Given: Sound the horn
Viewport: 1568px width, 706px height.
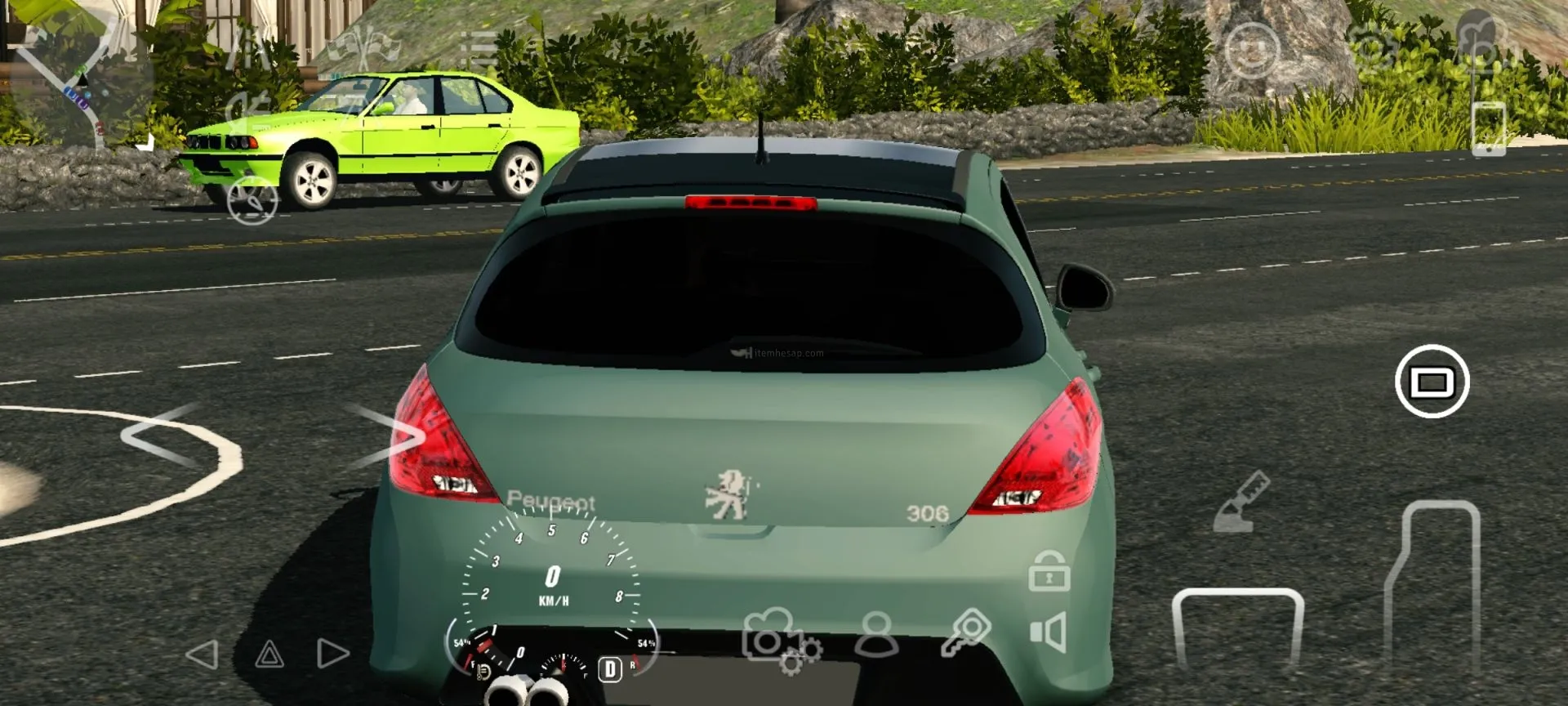Looking at the screenshot, I should [1049, 632].
